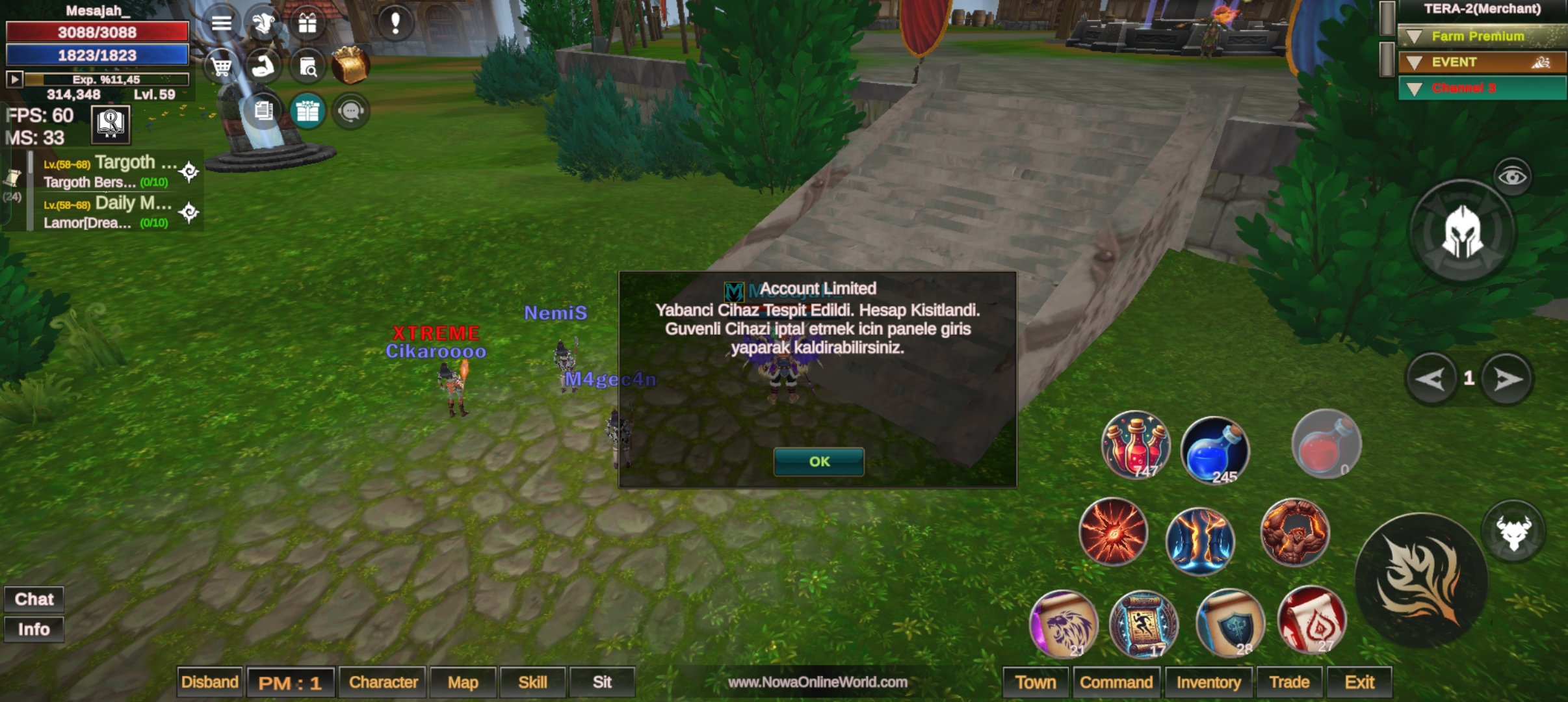Switch to next skill bar page

point(1508,379)
